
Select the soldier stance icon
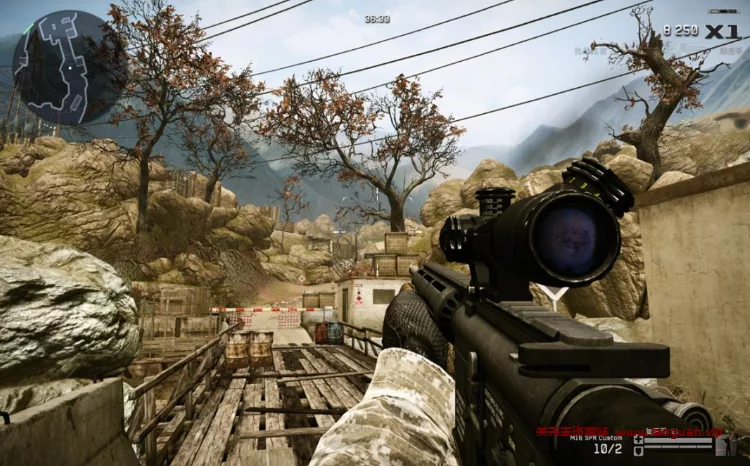[x=727, y=446]
